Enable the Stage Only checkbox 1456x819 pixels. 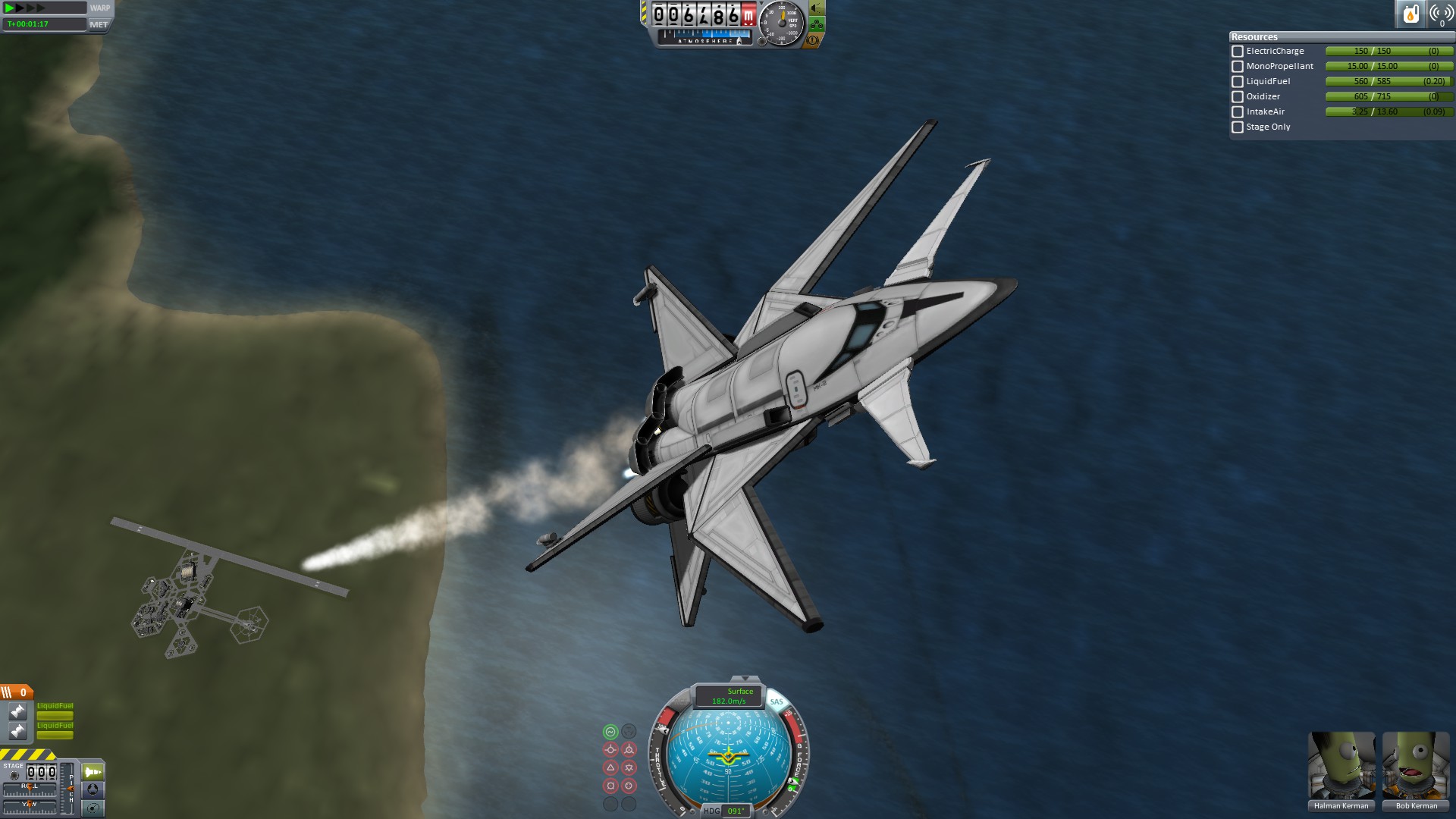pos(1238,127)
